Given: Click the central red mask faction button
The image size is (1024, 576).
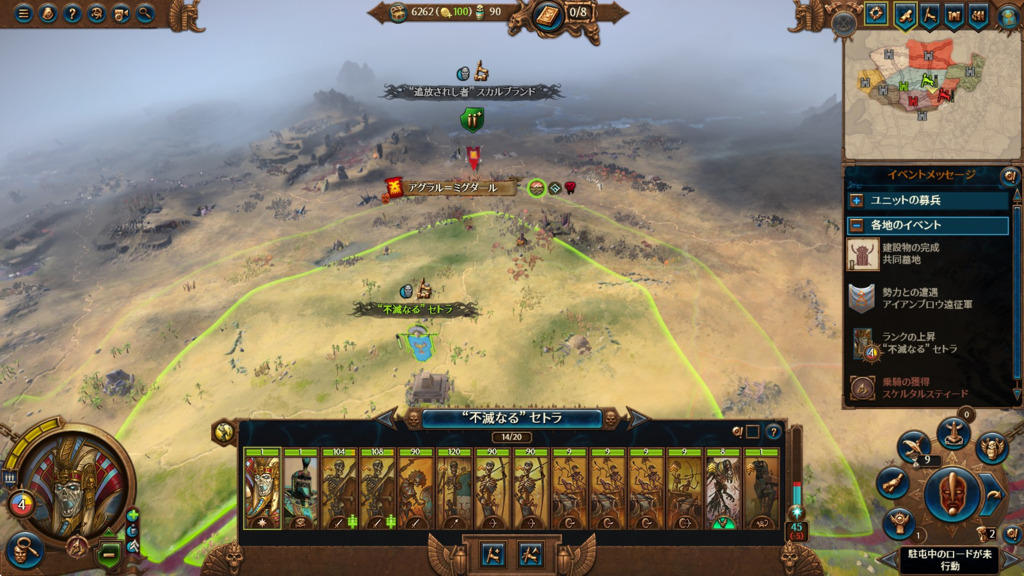Looking at the screenshot, I should [950, 494].
